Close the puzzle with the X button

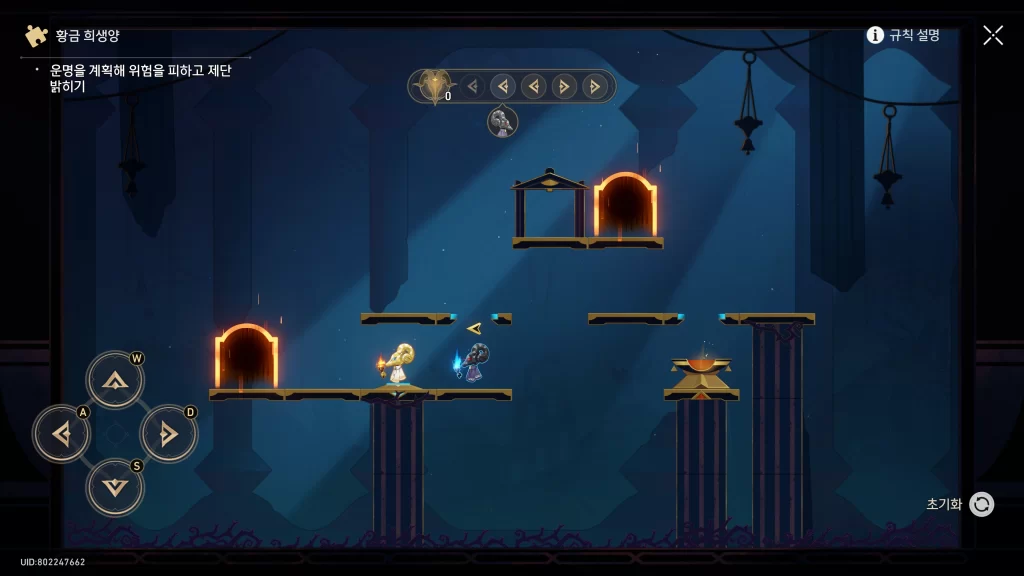[x=993, y=35]
